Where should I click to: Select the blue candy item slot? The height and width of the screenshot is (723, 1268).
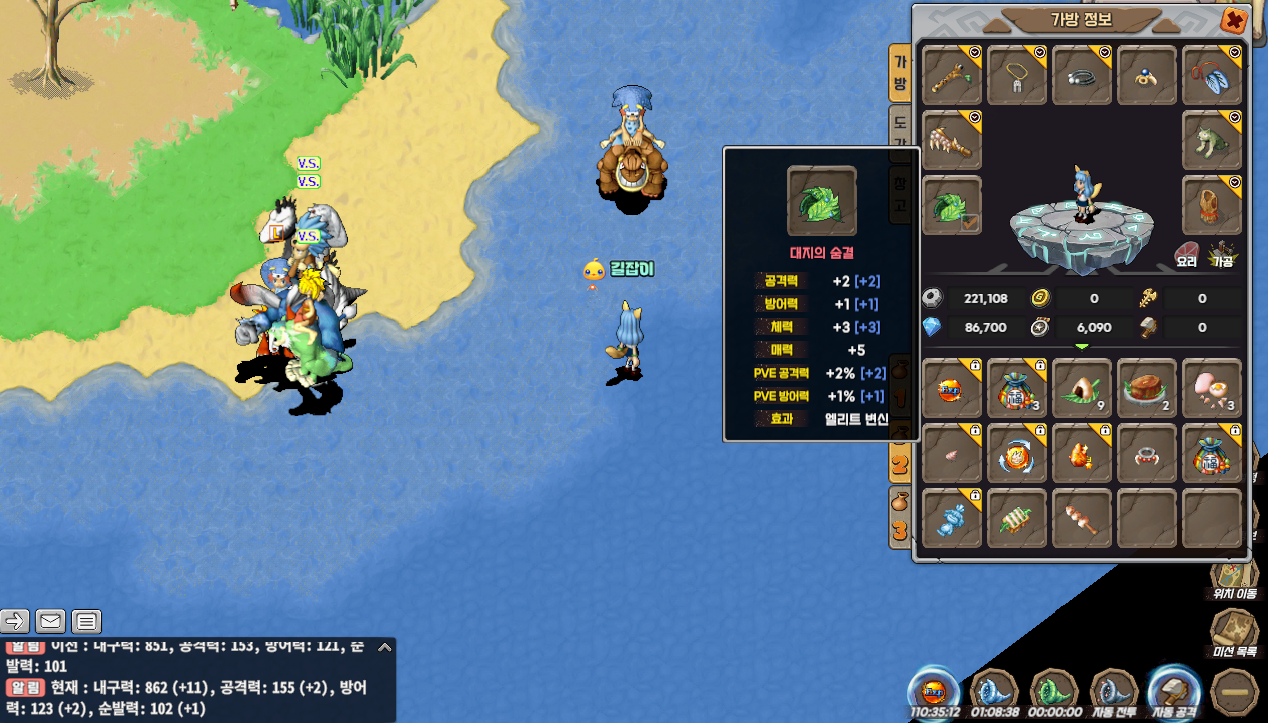(952, 519)
